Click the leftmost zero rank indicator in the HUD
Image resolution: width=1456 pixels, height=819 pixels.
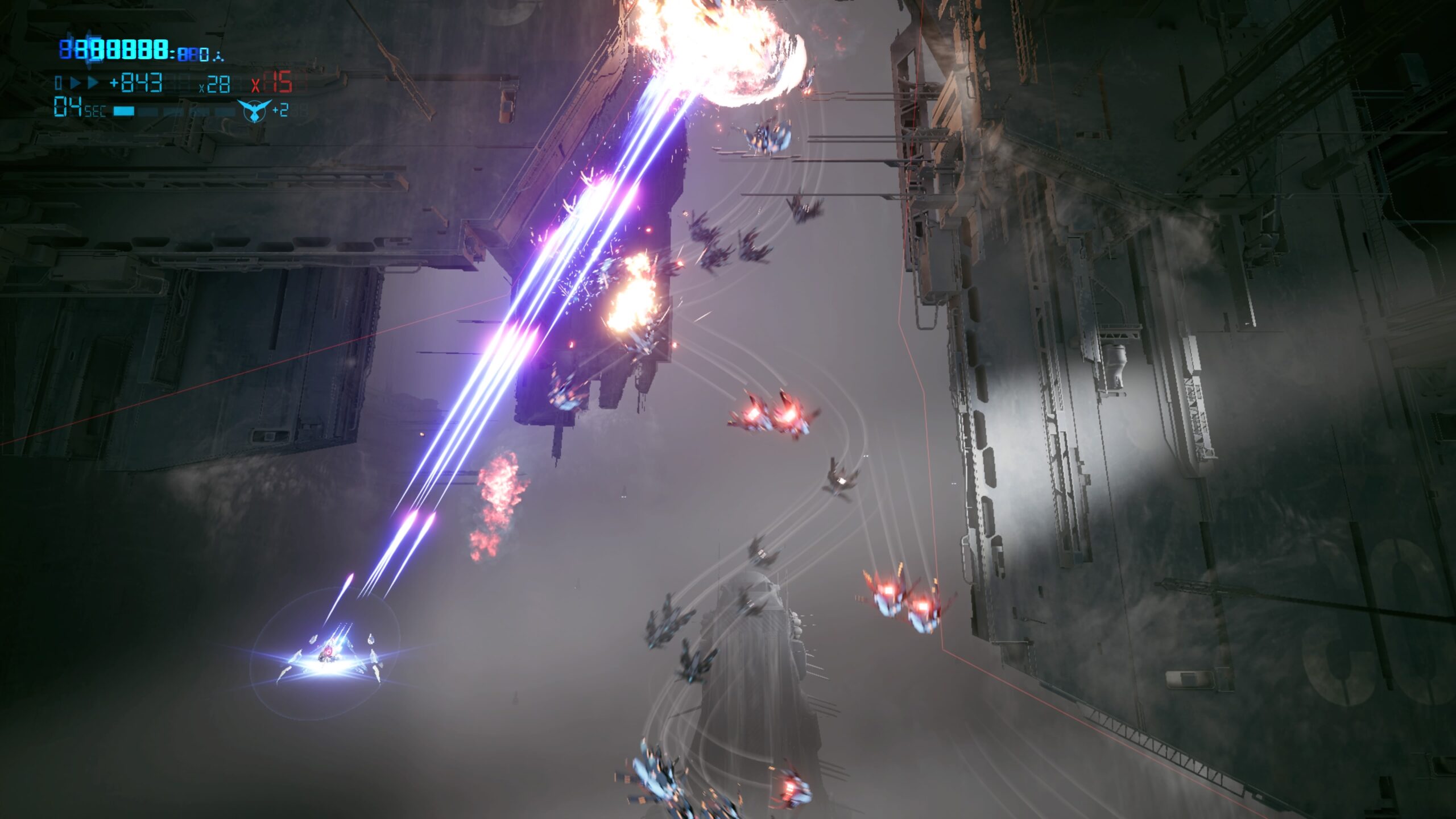pyautogui.click(x=58, y=84)
